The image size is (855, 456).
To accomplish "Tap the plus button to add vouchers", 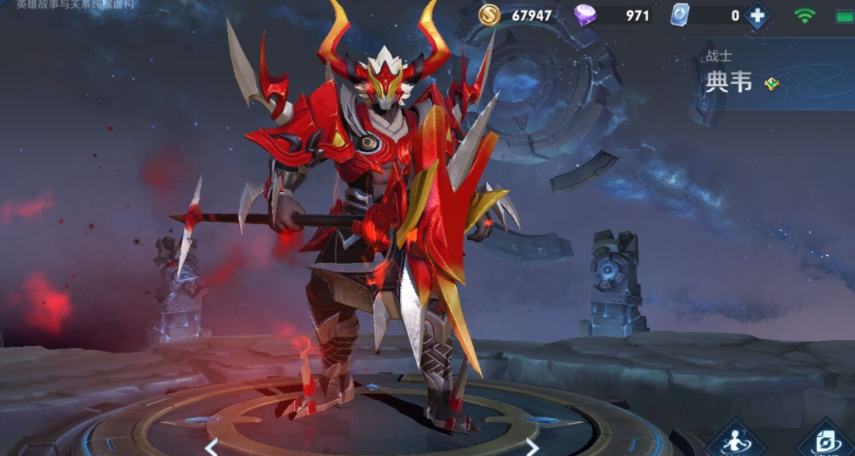I will click(x=757, y=15).
